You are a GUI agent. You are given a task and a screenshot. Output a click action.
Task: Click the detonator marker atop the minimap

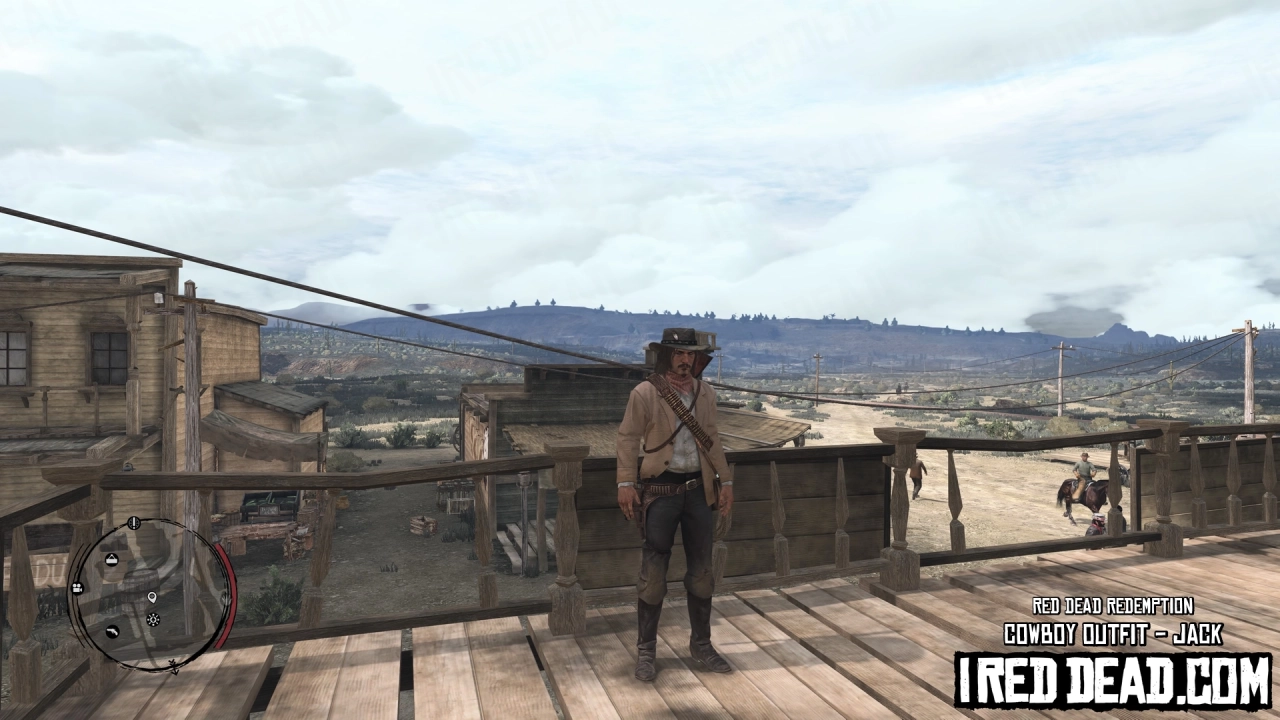(134, 522)
